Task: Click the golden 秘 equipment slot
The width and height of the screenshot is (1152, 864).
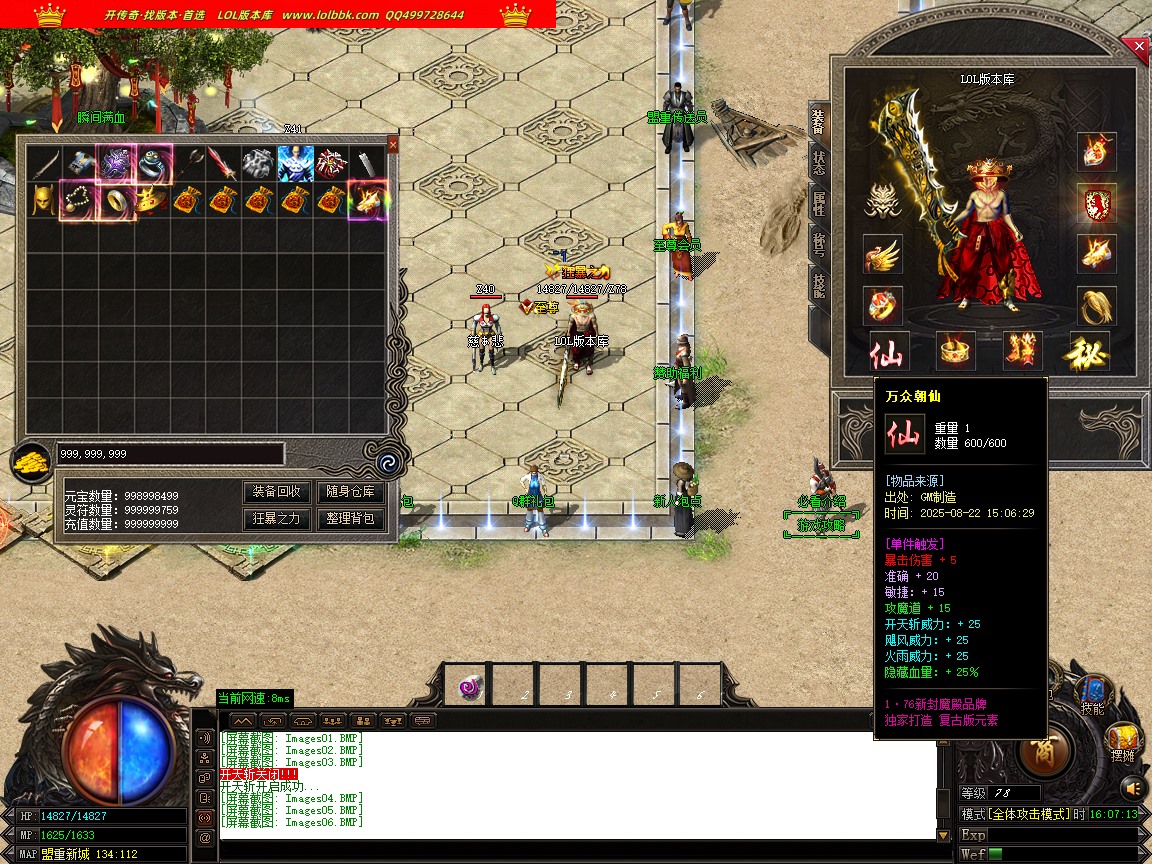Action: 1090,351
